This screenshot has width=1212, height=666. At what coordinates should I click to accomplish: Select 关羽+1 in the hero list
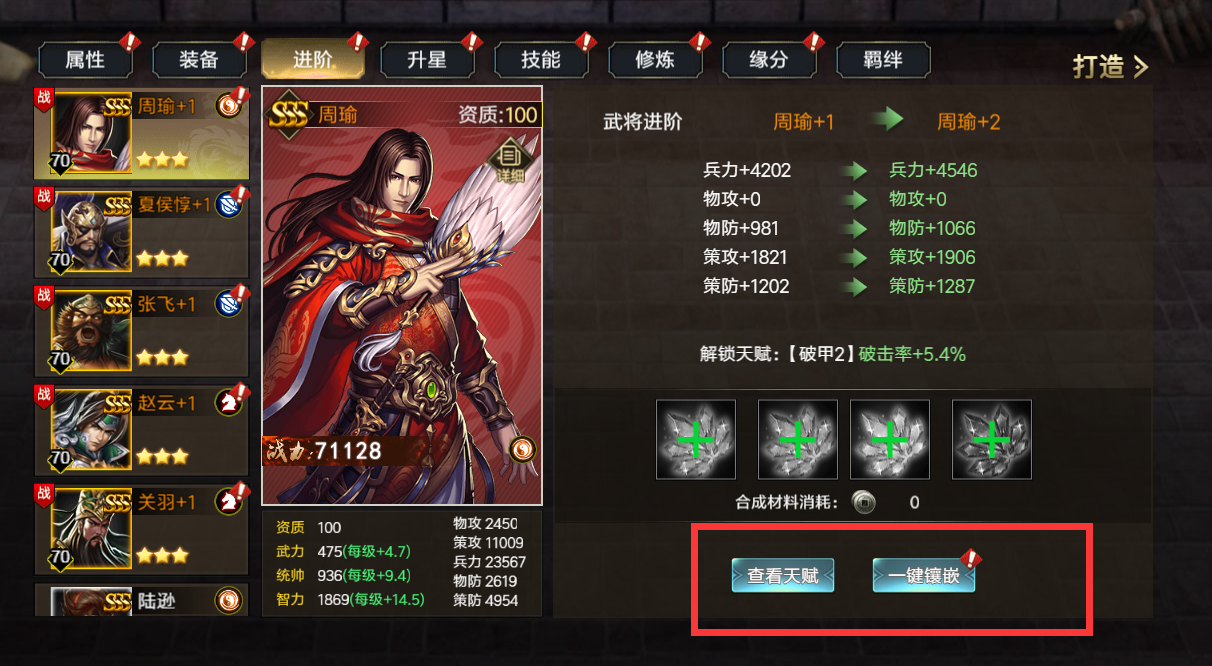141,528
